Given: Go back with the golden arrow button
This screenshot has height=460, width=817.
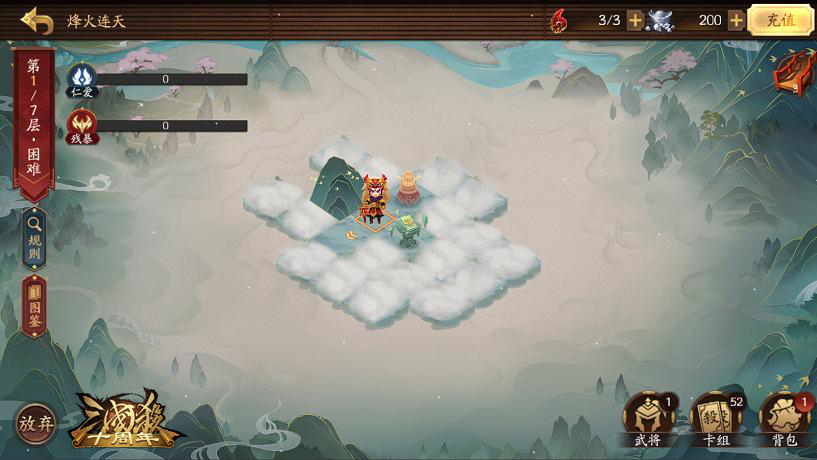Looking at the screenshot, I should [37, 20].
